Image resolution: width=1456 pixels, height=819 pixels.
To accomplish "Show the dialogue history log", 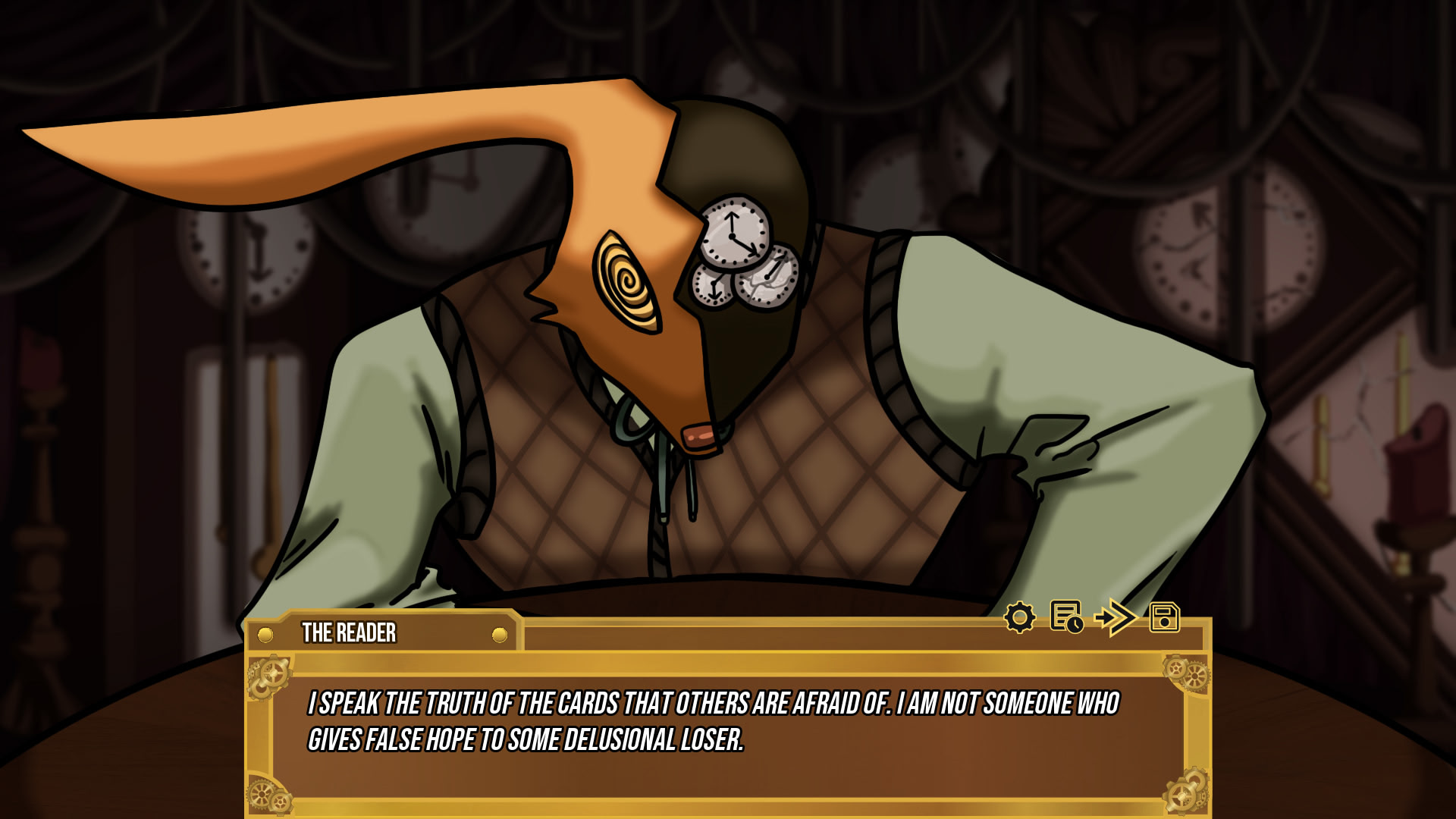I will click(x=1066, y=617).
